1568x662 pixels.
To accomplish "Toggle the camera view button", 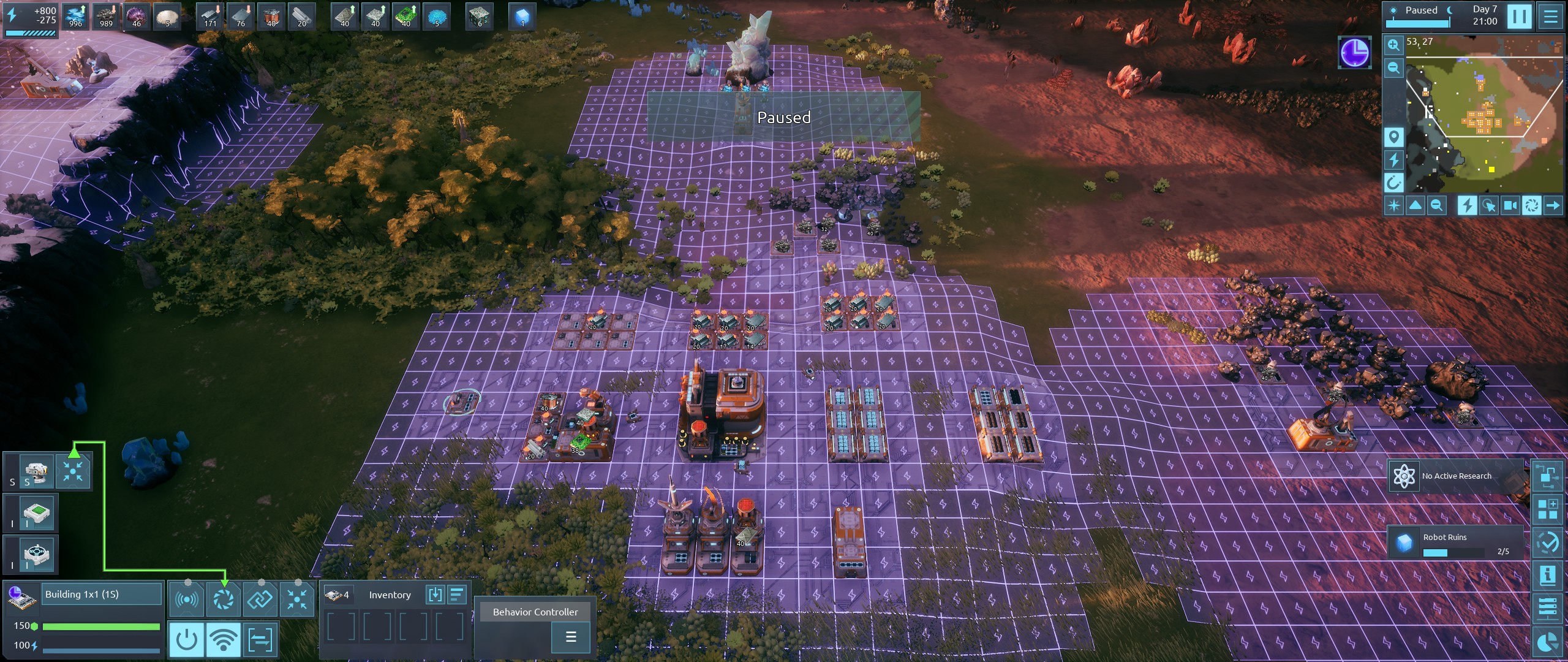I will (x=1510, y=205).
